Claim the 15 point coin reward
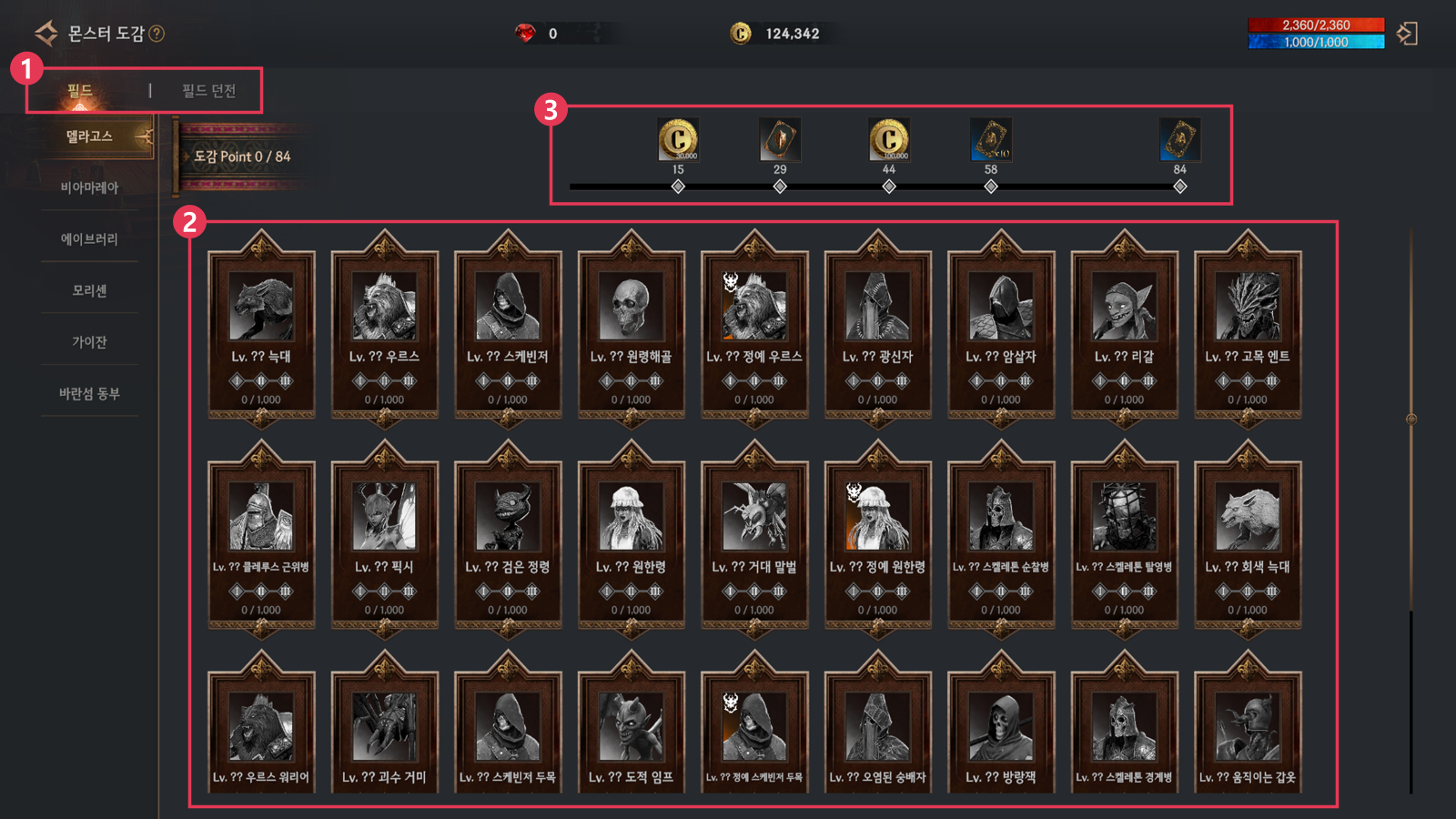1456x819 pixels. click(678, 140)
